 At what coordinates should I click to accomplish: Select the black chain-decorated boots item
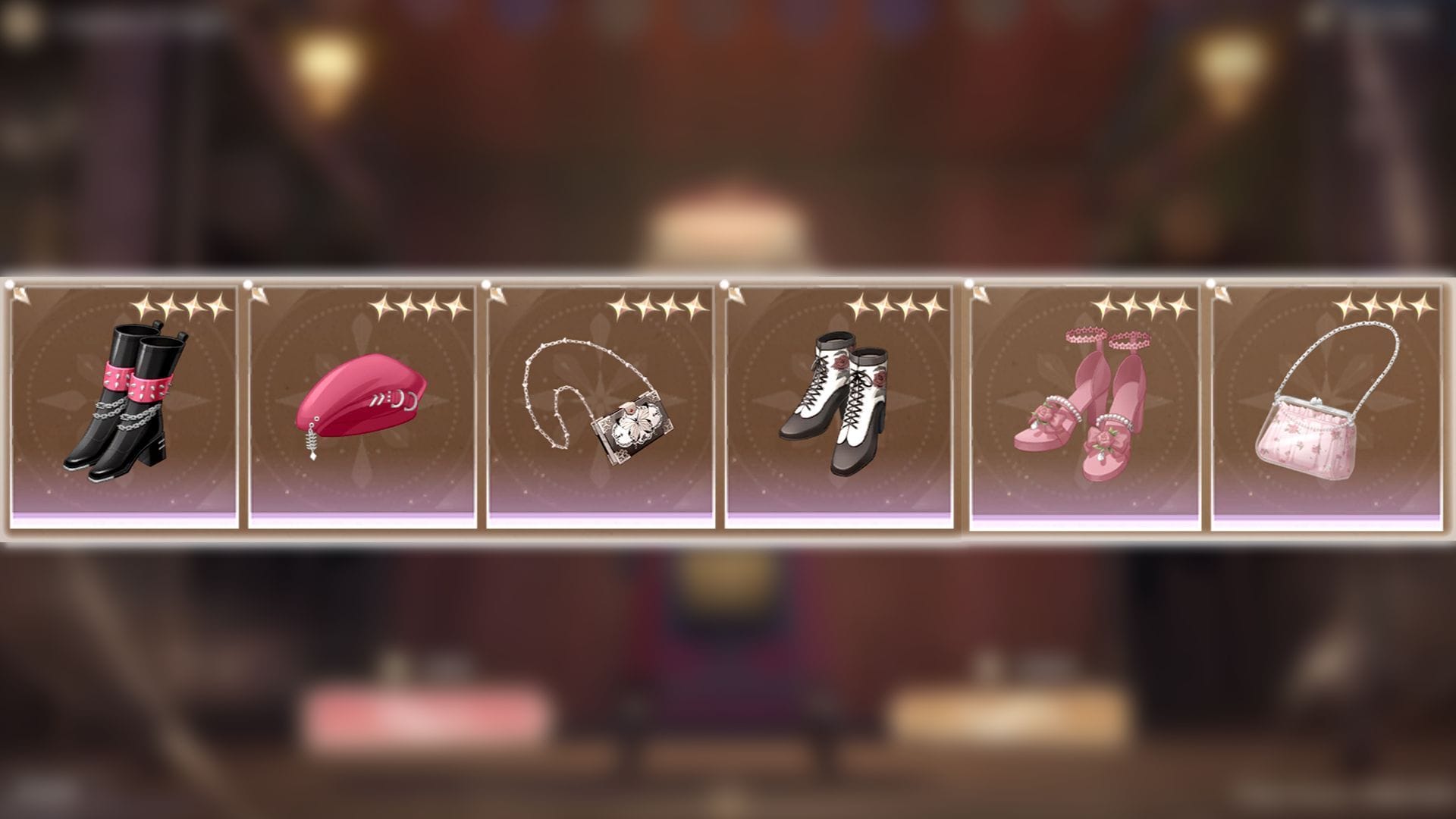pos(121,402)
